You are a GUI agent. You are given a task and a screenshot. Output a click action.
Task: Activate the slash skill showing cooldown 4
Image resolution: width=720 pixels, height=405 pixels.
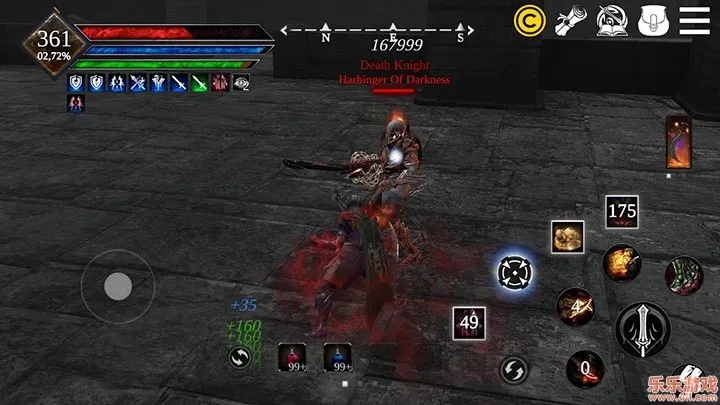(x=577, y=306)
